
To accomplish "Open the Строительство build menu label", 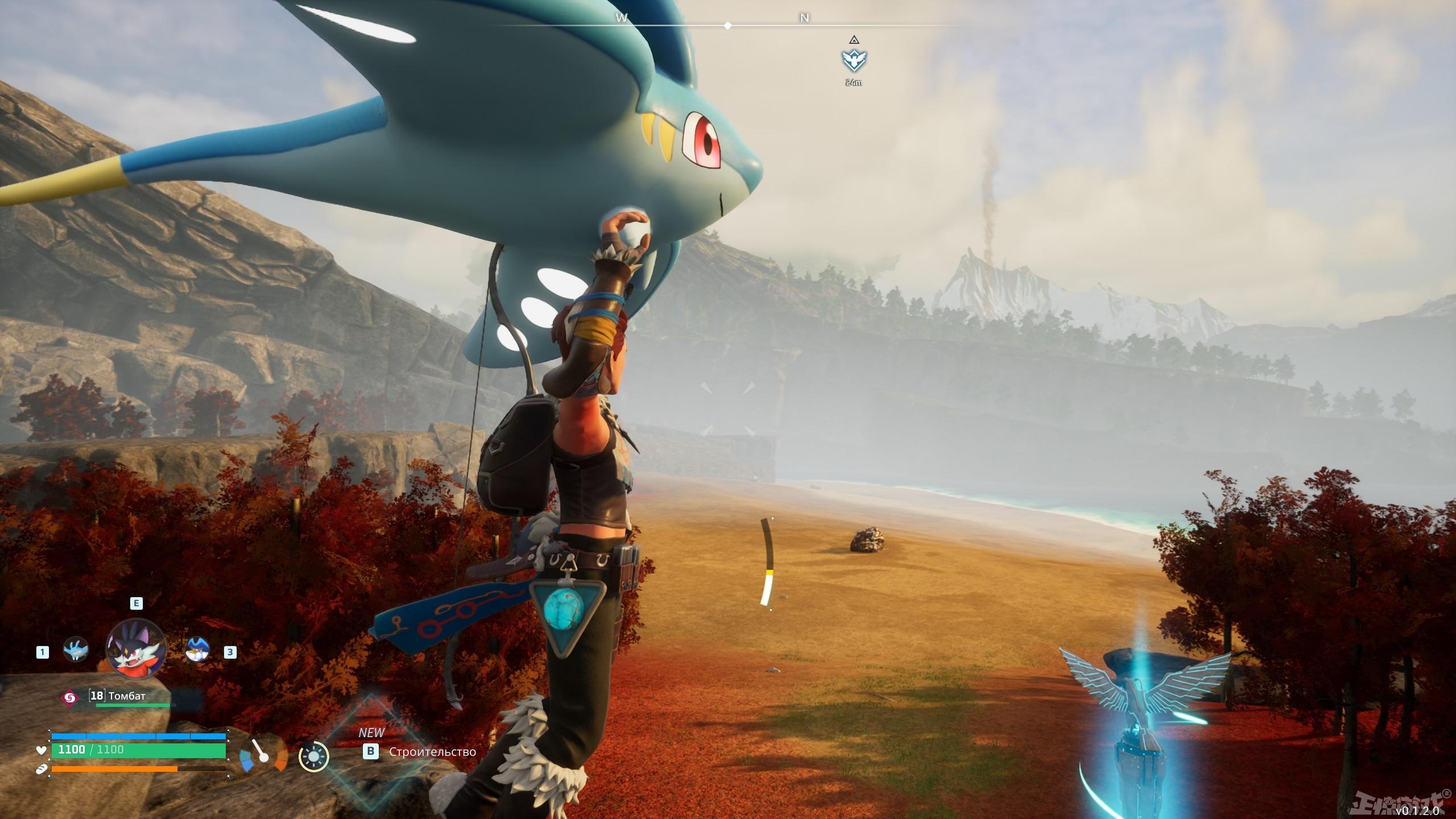I will click(432, 752).
